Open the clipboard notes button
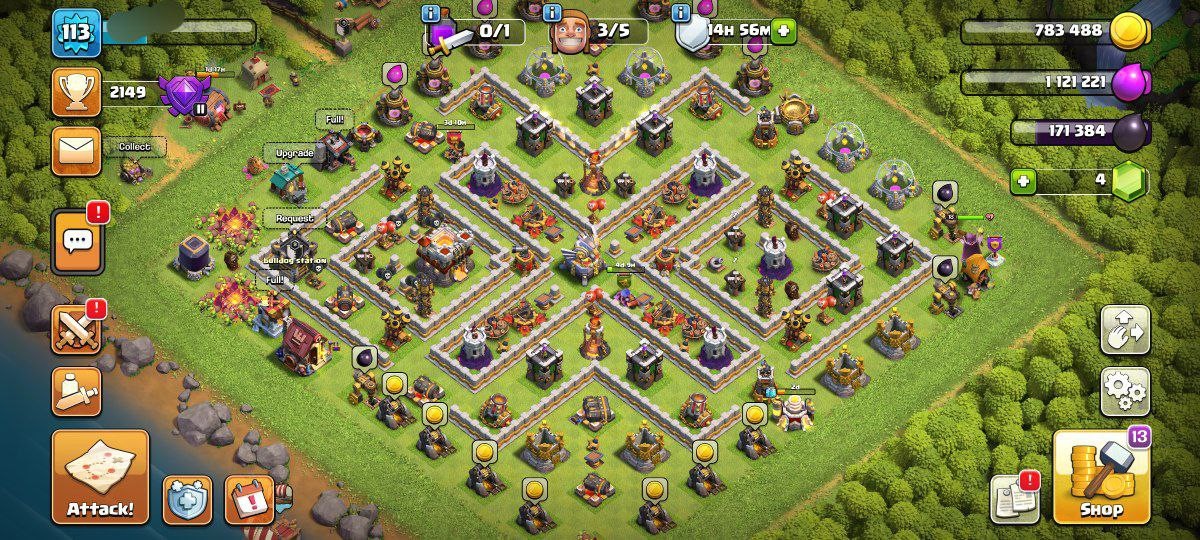 (x=1014, y=499)
